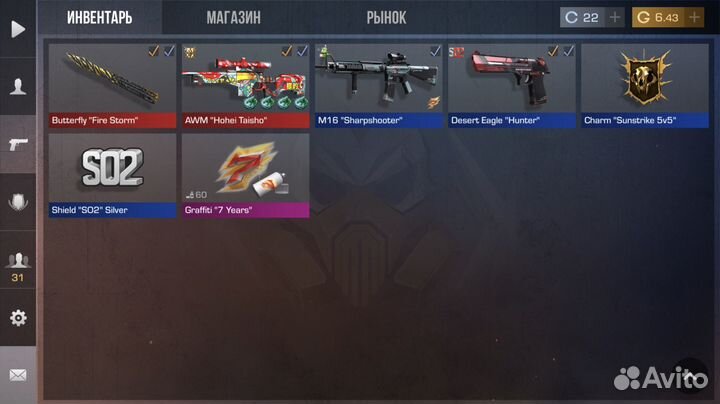Open the Магазин tab
The width and height of the screenshot is (720, 404).
click(233, 18)
